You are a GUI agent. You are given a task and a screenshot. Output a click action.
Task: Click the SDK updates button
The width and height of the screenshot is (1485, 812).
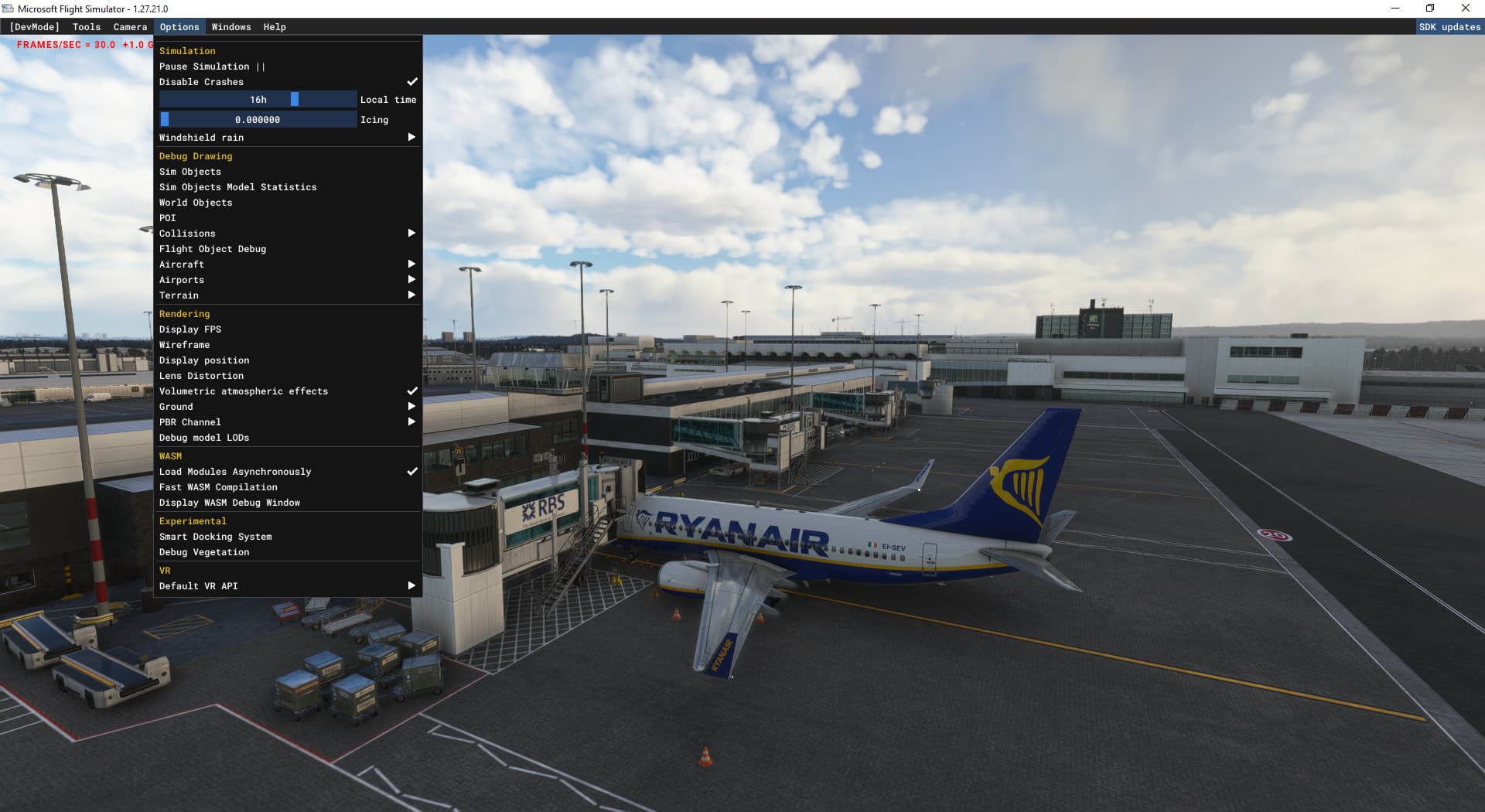pyautogui.click(x=1449, y=26)
